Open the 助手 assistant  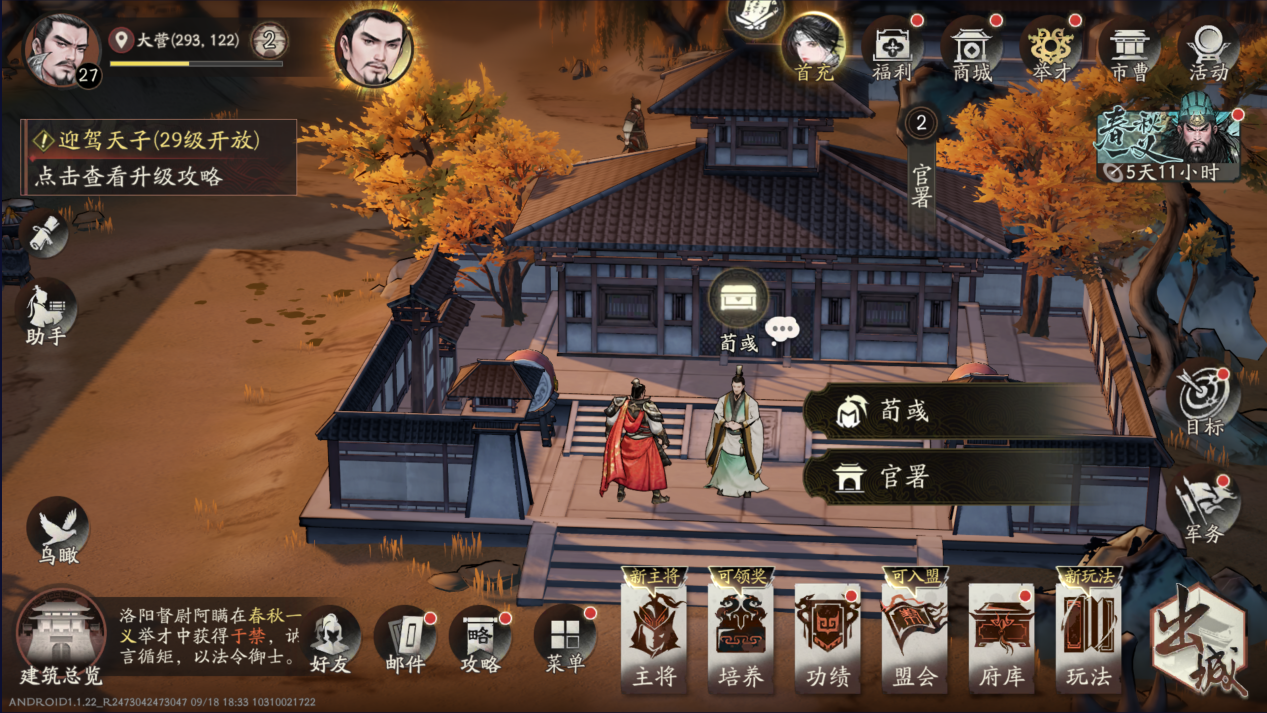46,312
